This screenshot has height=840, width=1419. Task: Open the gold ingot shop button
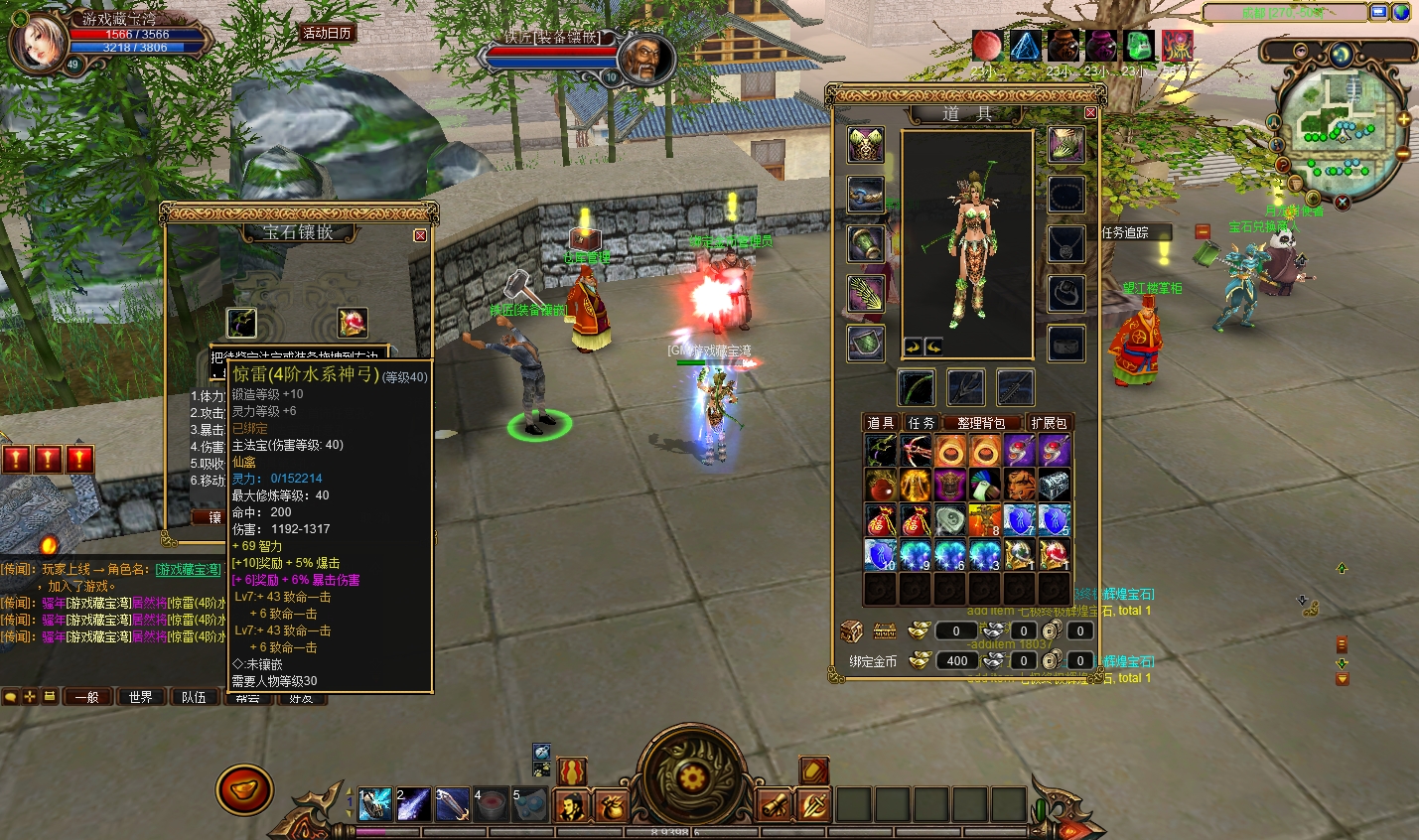point(244,790)
